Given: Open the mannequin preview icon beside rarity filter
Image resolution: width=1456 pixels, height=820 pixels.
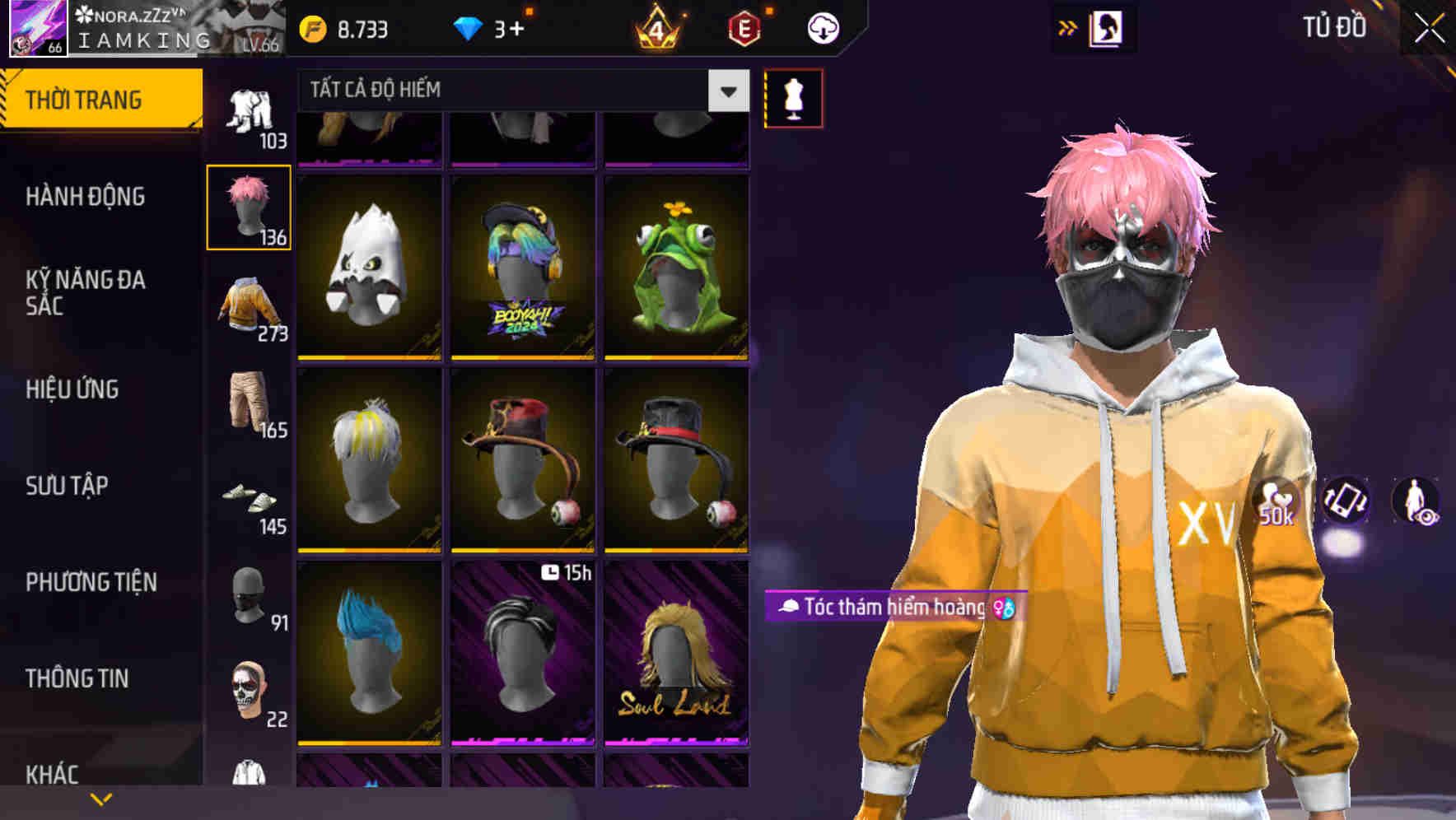Looking at the screenshot, I should pyautogui.click(x=793, y=97).
